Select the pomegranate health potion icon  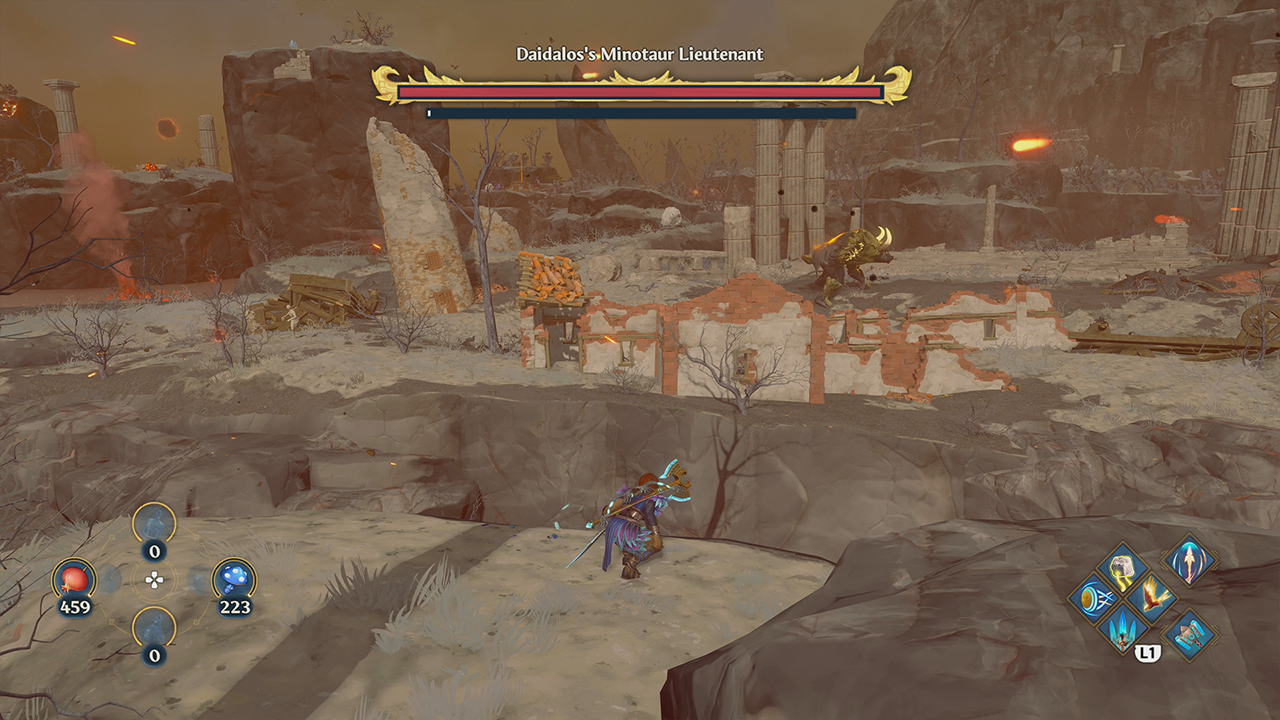(x=73, y=577)
